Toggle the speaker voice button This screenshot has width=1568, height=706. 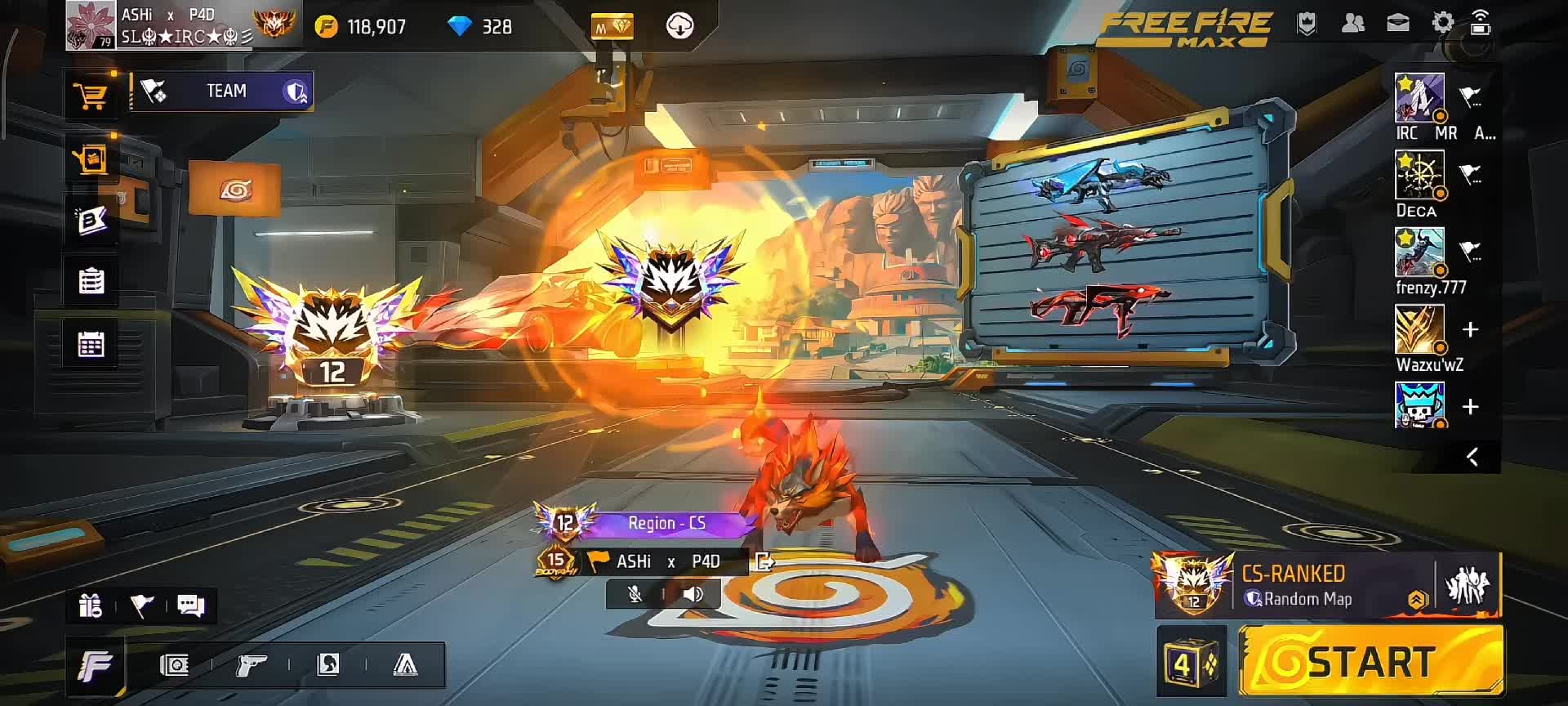[x=693, y=594]
